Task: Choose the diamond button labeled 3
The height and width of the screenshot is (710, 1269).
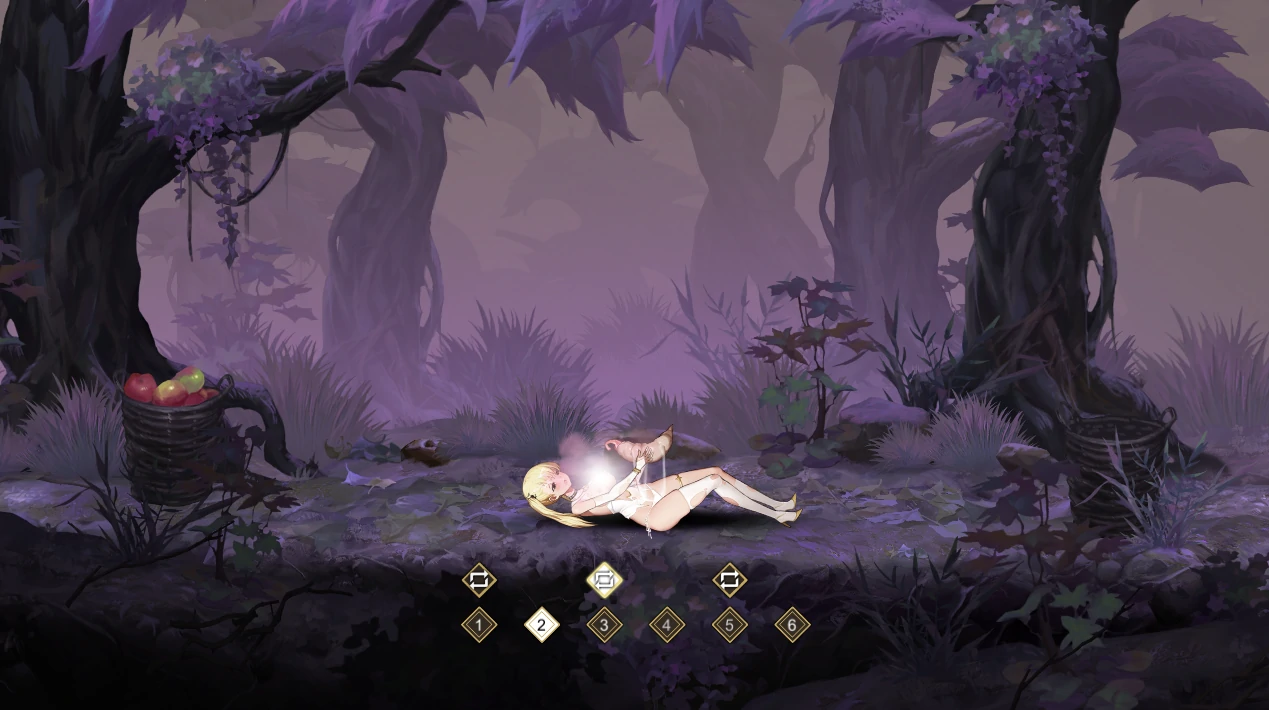Action: pos(604,626)
